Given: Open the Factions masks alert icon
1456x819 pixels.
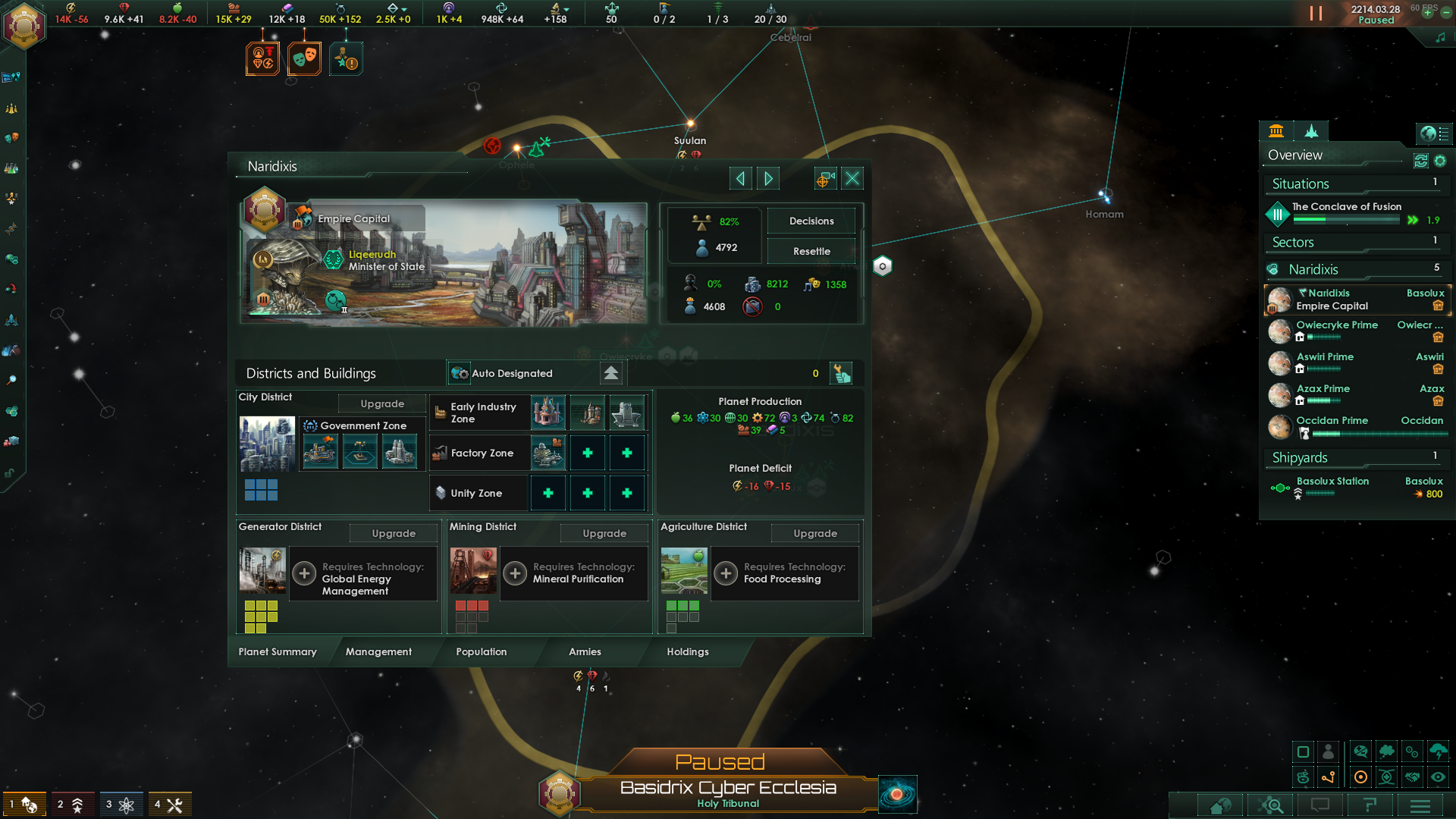Looking at the screenshot, I should (x=304, y=58).
